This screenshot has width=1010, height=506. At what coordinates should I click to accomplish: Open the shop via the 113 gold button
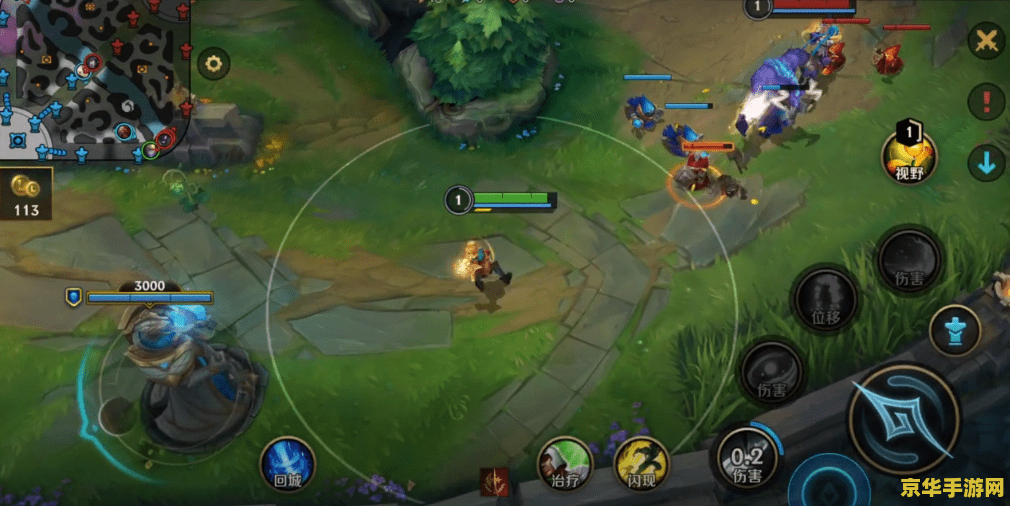point(25,194)
